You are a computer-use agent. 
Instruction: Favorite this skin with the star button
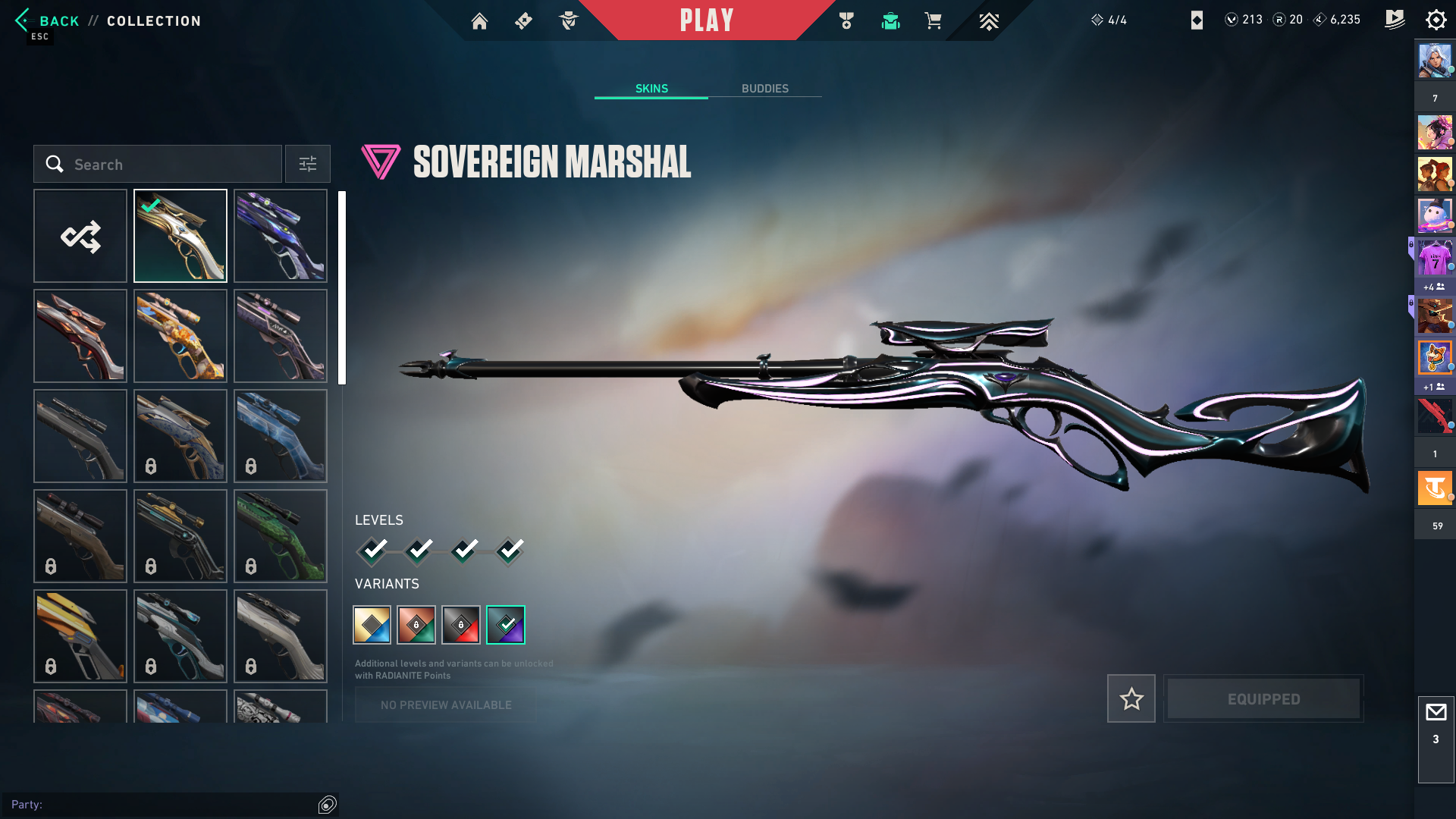1131,698
